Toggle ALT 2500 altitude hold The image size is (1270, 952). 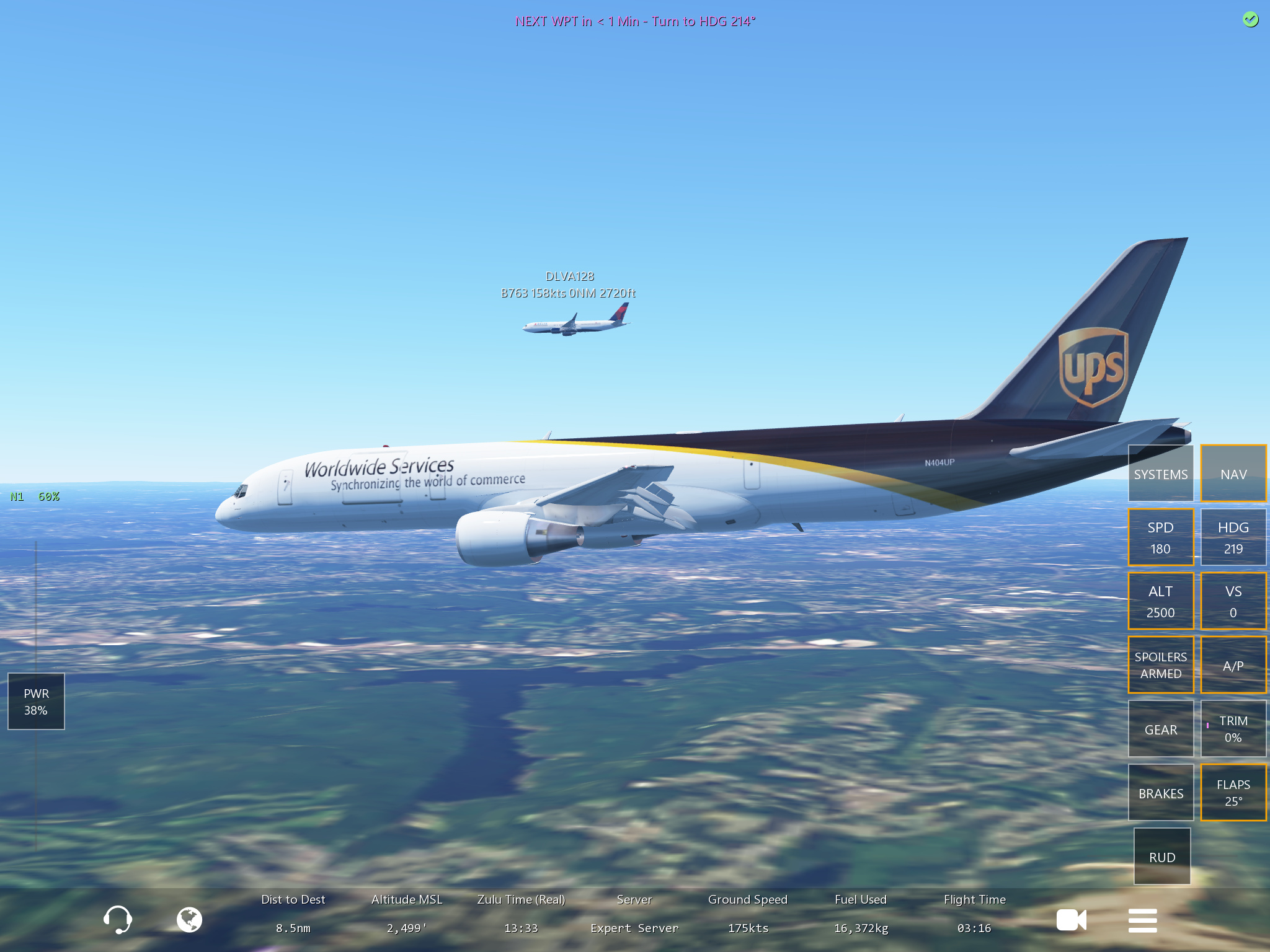click(x=1160, y=601)
